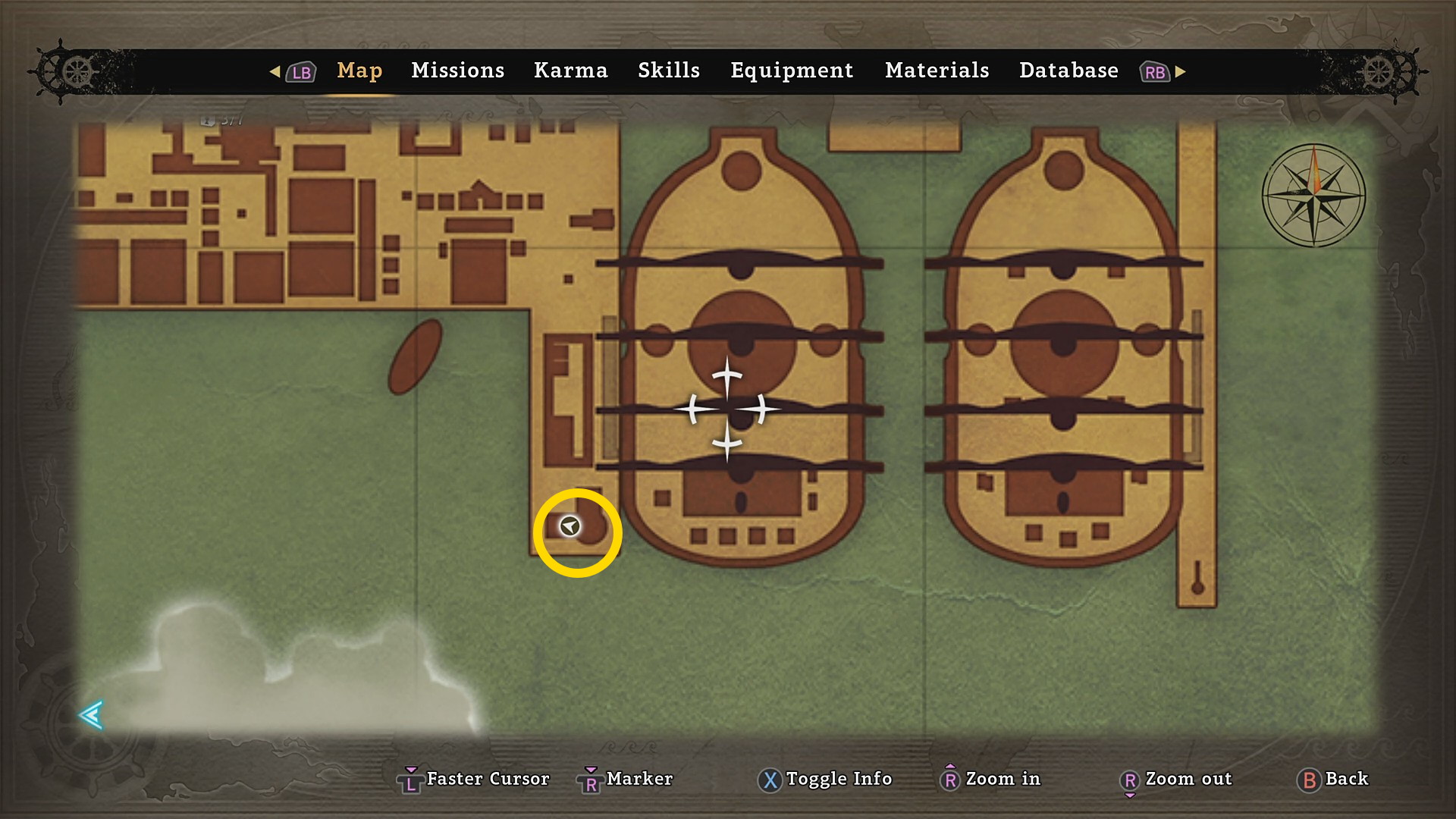This screenshot has width=1456, height=819.
Task: Show the Materials tab
Action: (x=937, y=71)
